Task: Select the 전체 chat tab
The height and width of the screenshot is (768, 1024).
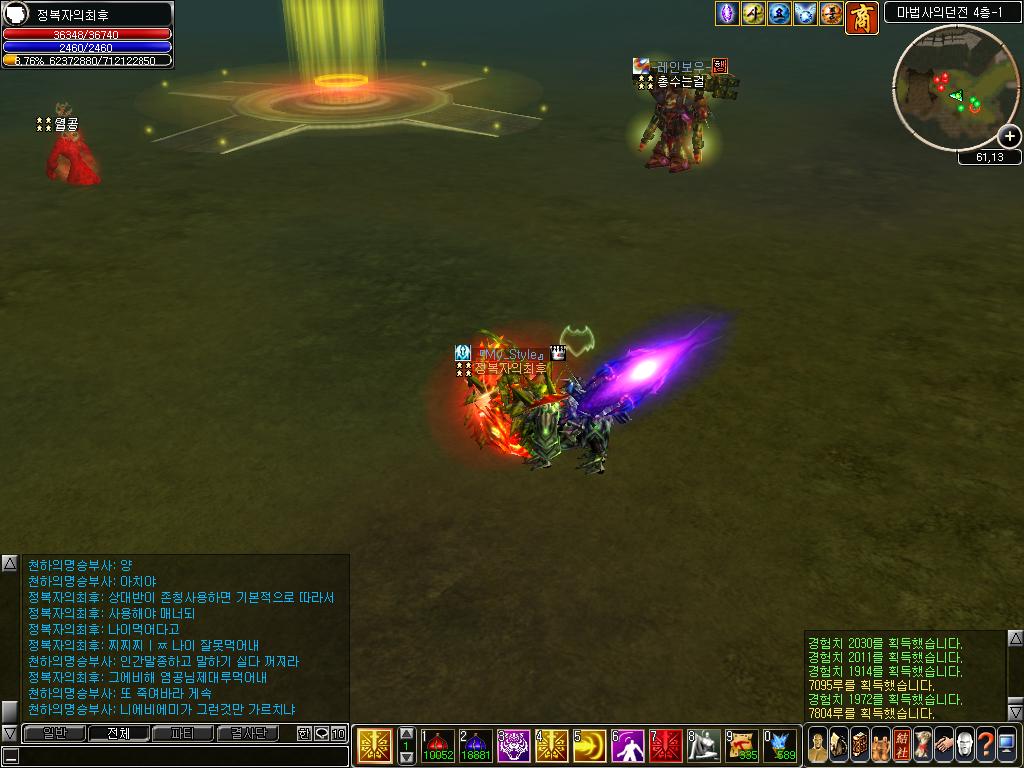Action: 118,733
